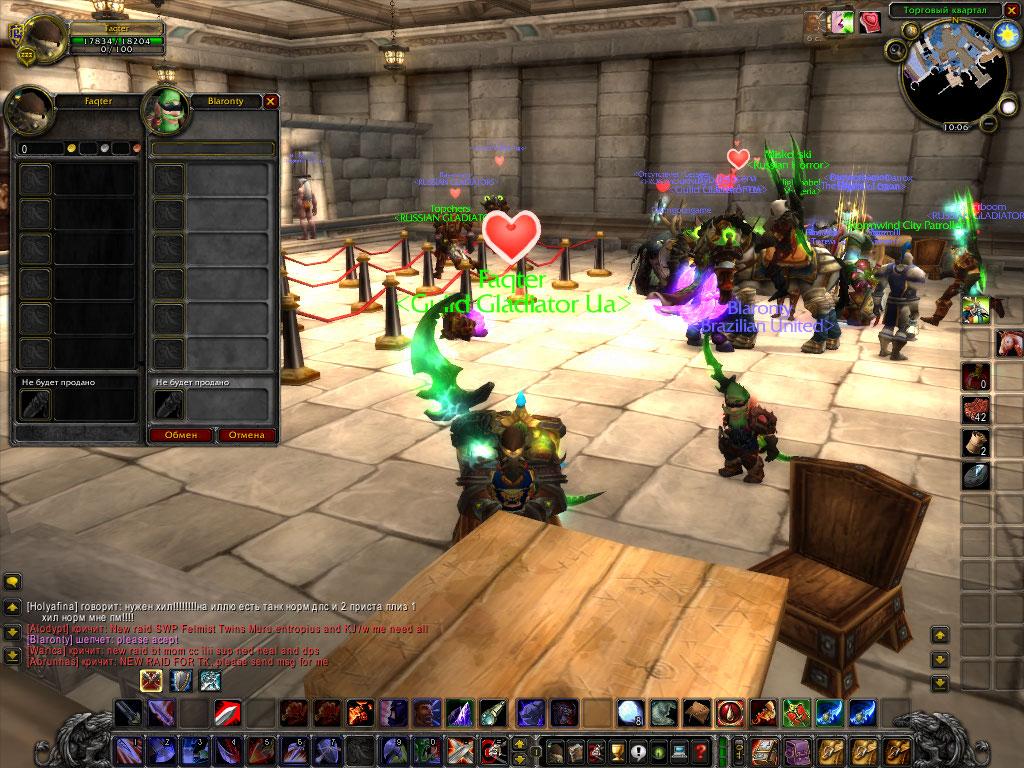Open the backpack bag slot
This screenshot has height=768, width=1024.
point(896,750)
